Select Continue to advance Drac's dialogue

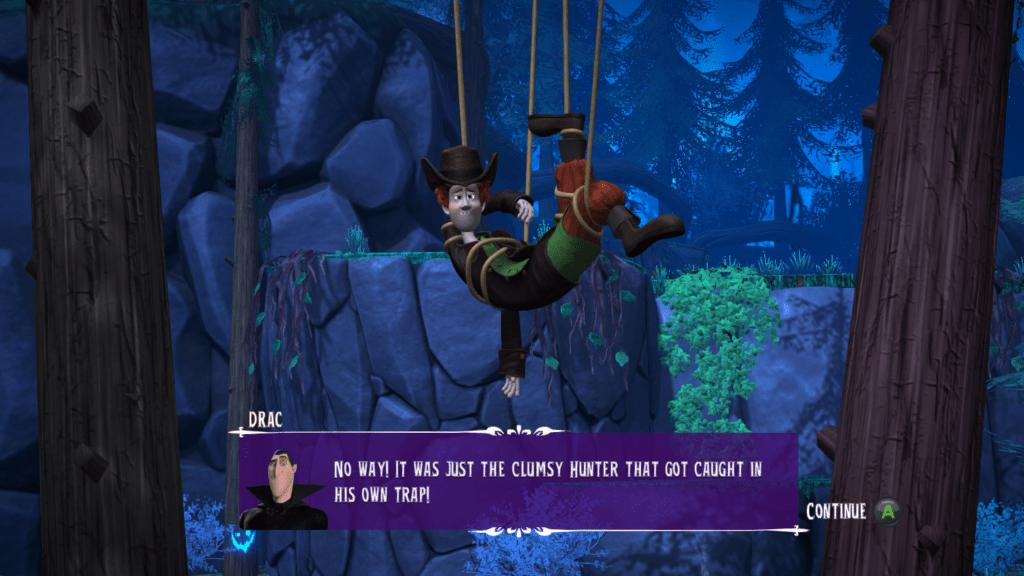[x=852, y=511]
